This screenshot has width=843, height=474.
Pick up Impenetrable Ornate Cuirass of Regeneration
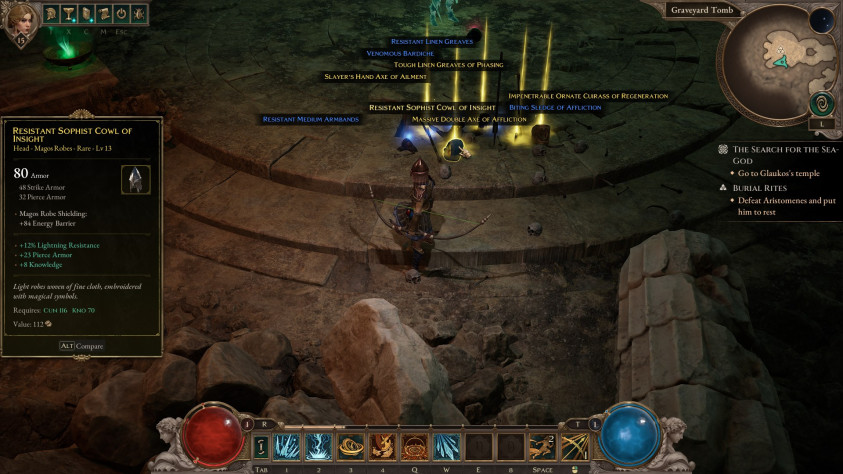point(588,96)
